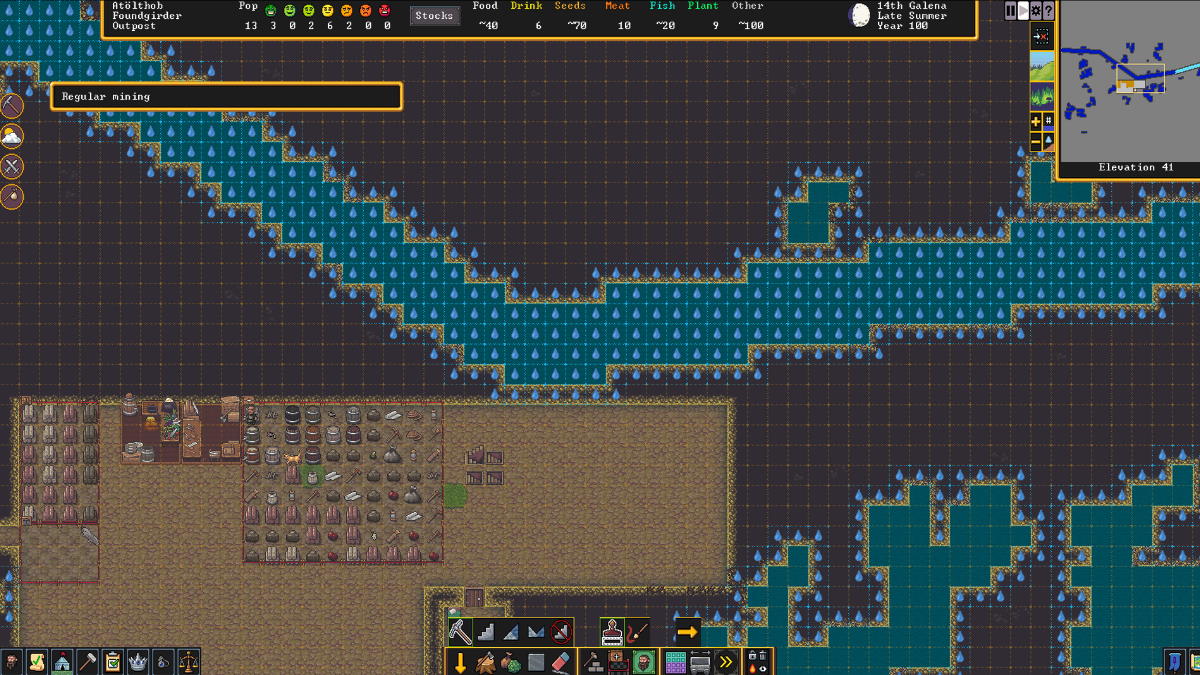Open help with the question mark button
Screen dimensions: 1200x675
(x=1048, y=10)
